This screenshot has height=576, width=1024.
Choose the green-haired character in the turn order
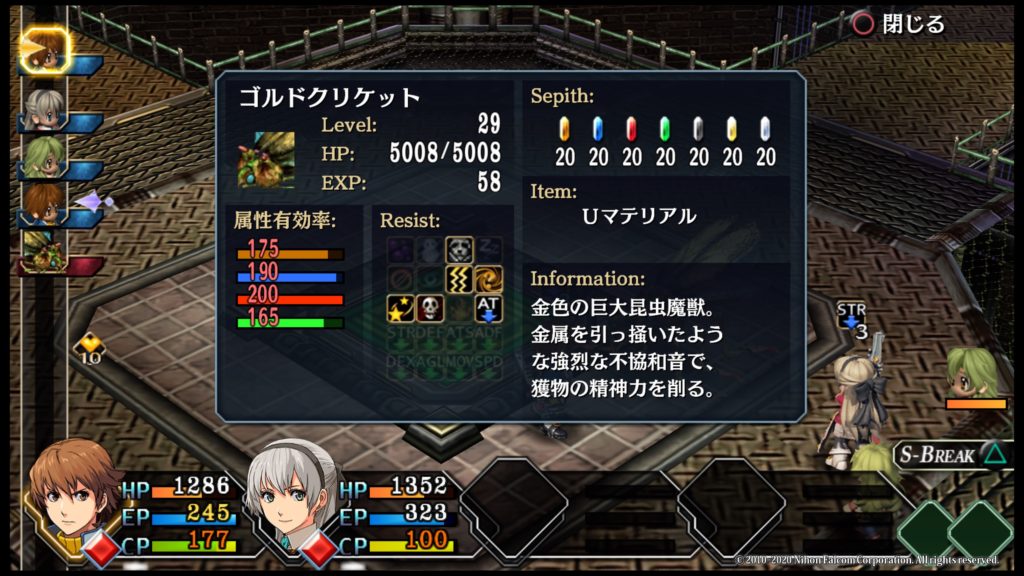[x=44, y=156]
